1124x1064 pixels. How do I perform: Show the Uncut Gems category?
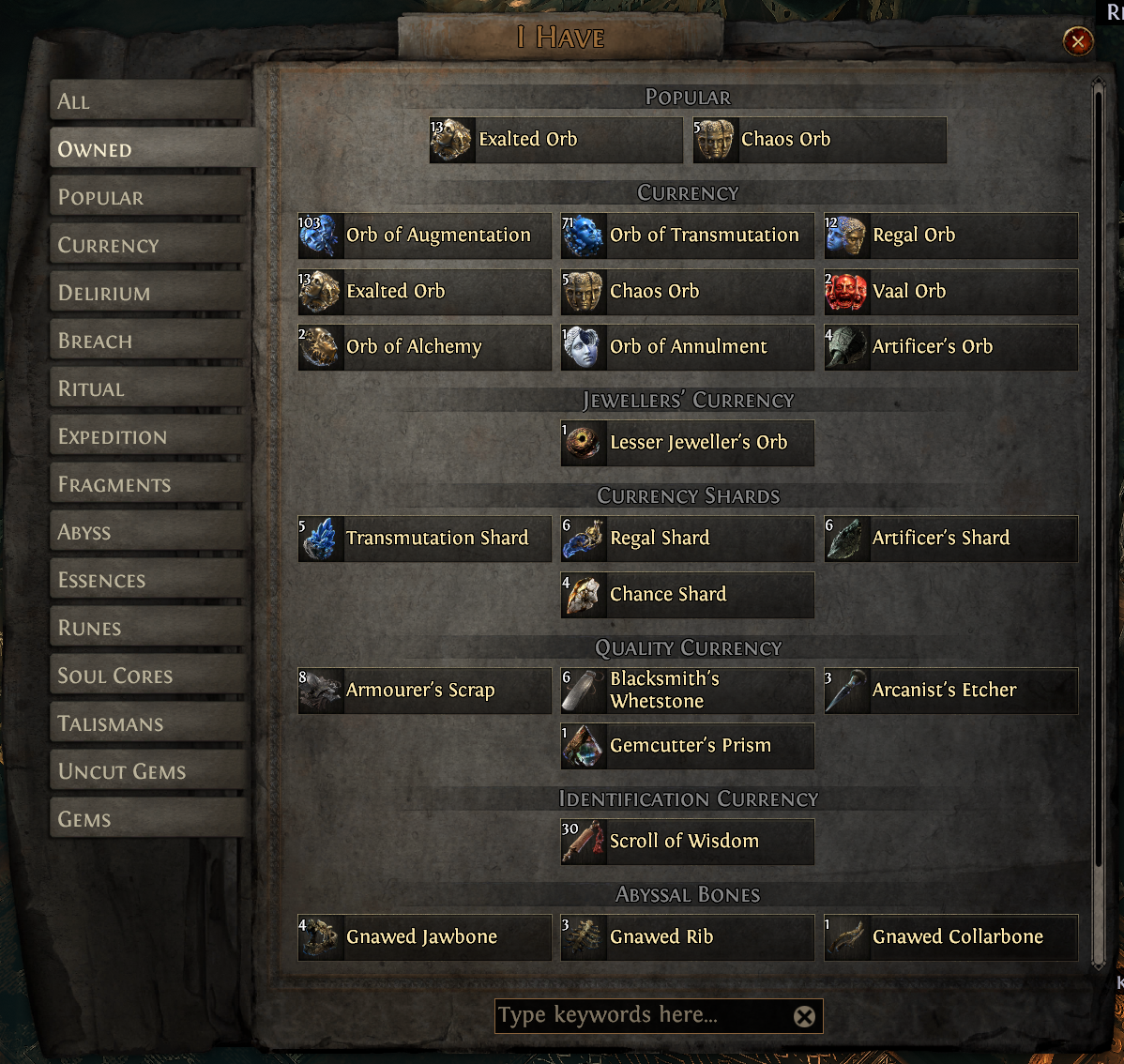coord(150,771)
